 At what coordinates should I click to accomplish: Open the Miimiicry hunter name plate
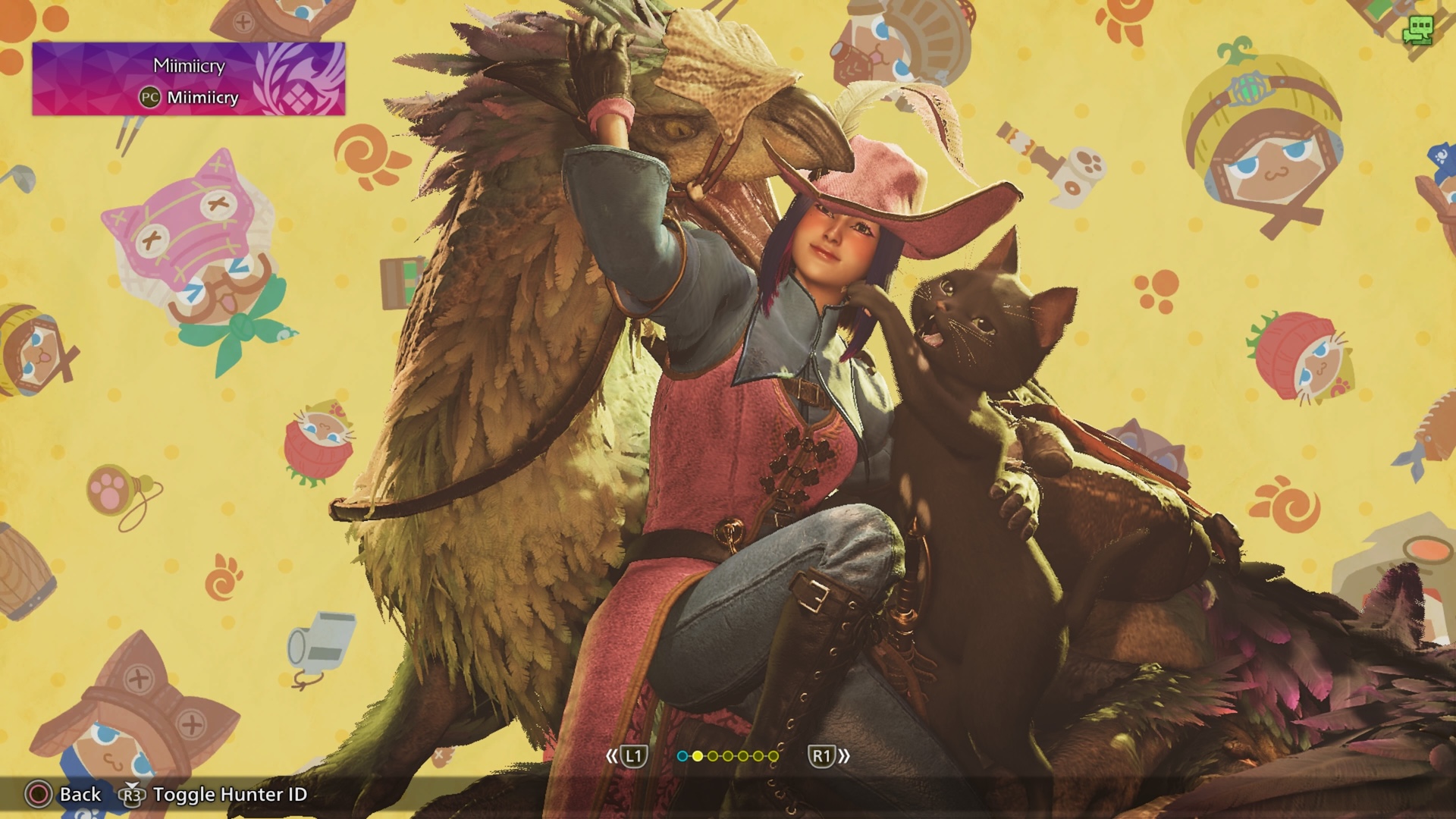188,79
